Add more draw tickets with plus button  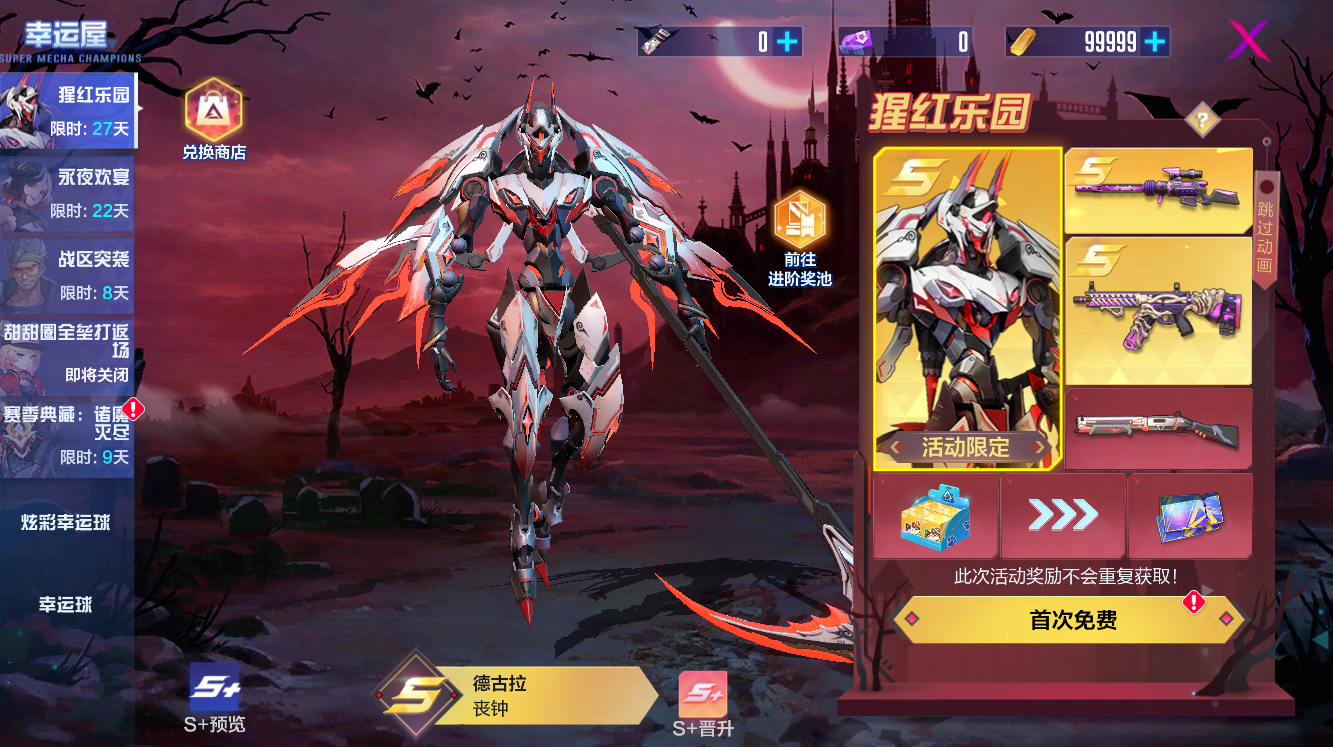[788, 41]
